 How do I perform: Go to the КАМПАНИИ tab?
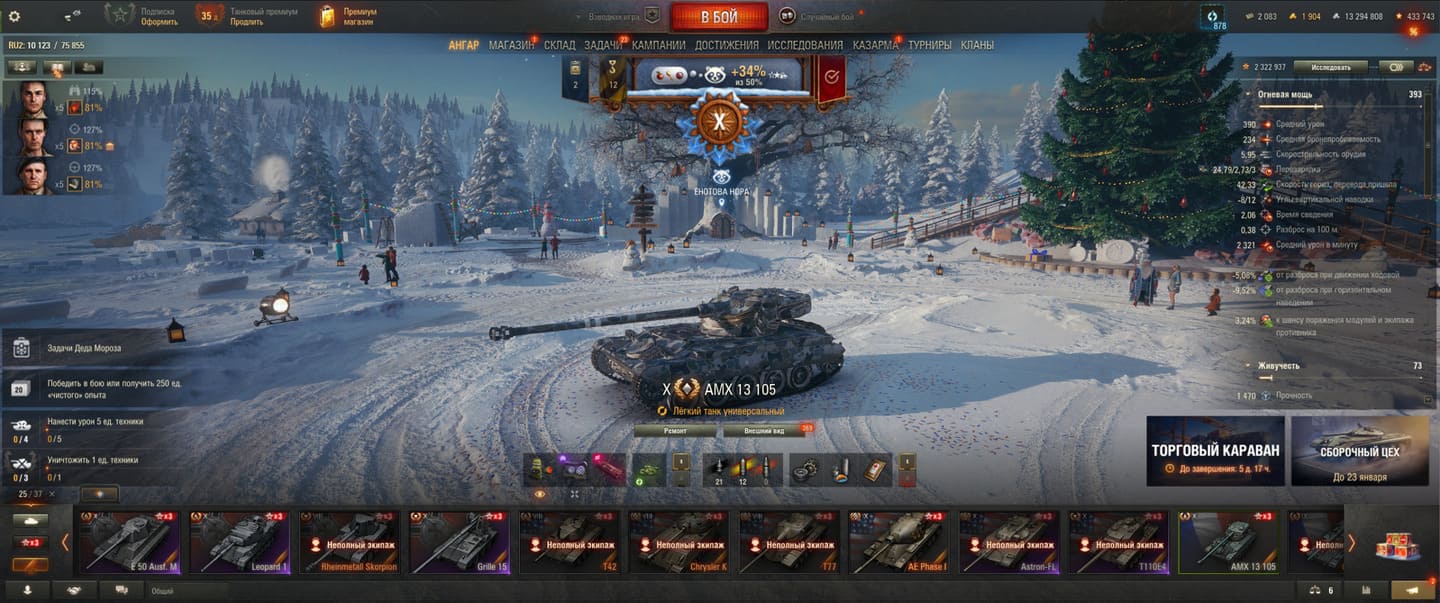tap(659, 45)
